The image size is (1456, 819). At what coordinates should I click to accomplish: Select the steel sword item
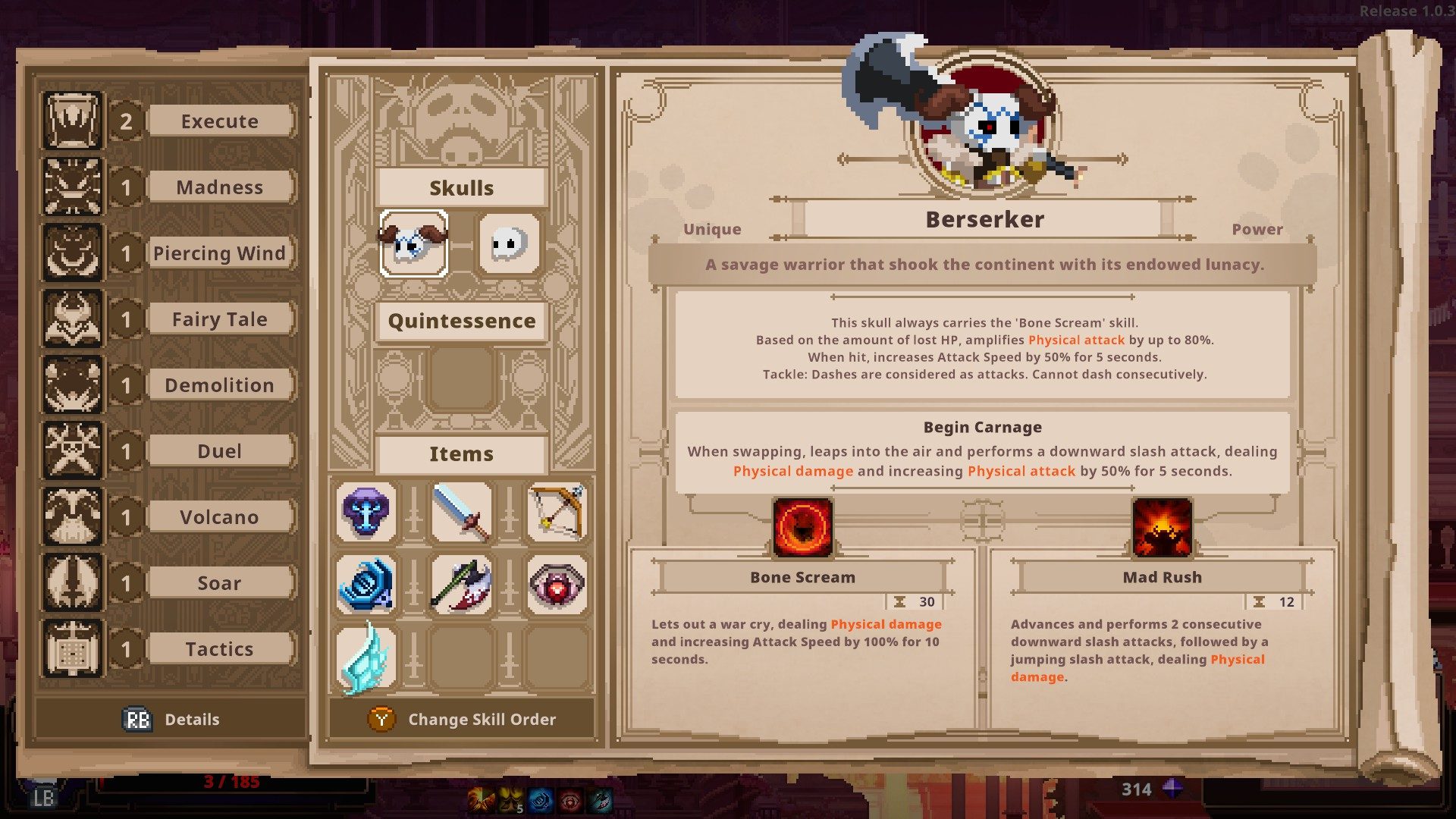click(461, 512)
